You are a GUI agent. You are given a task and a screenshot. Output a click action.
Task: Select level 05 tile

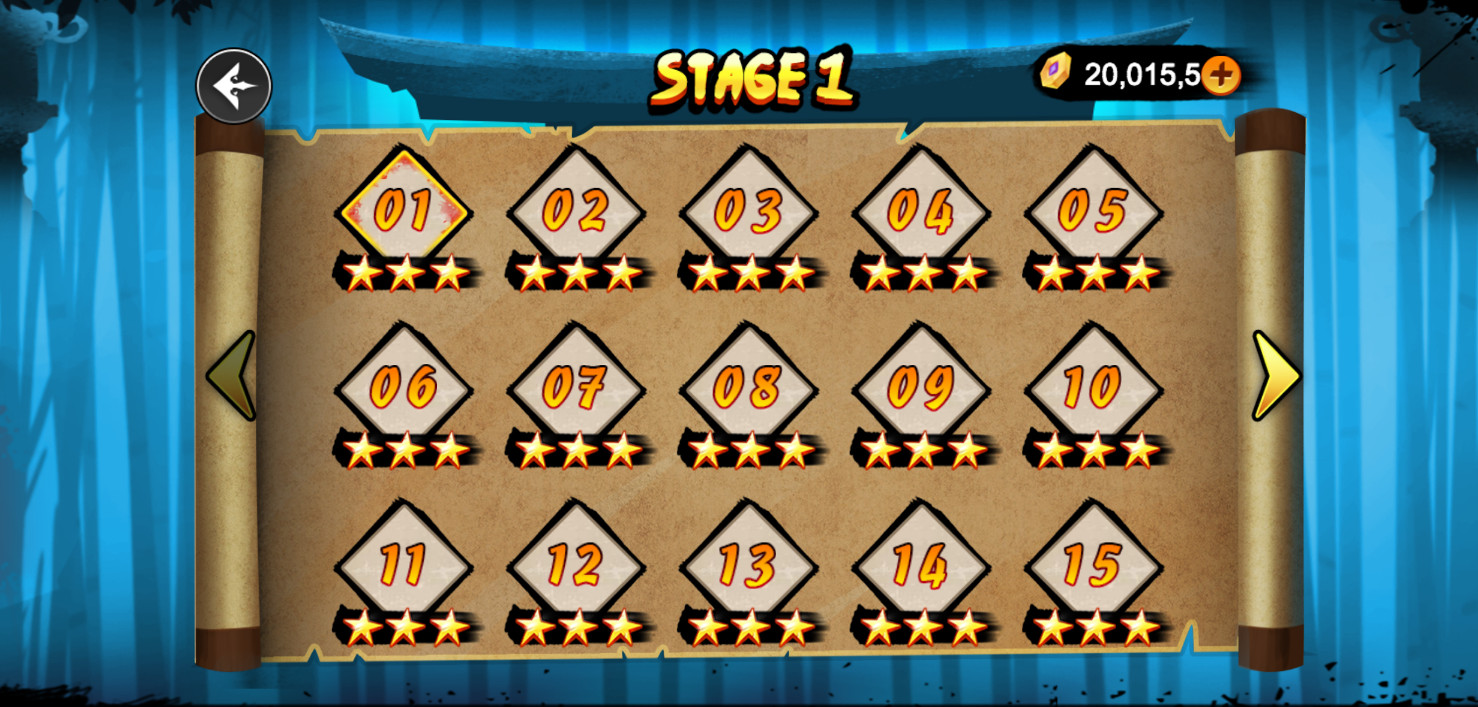(1093, 210)
